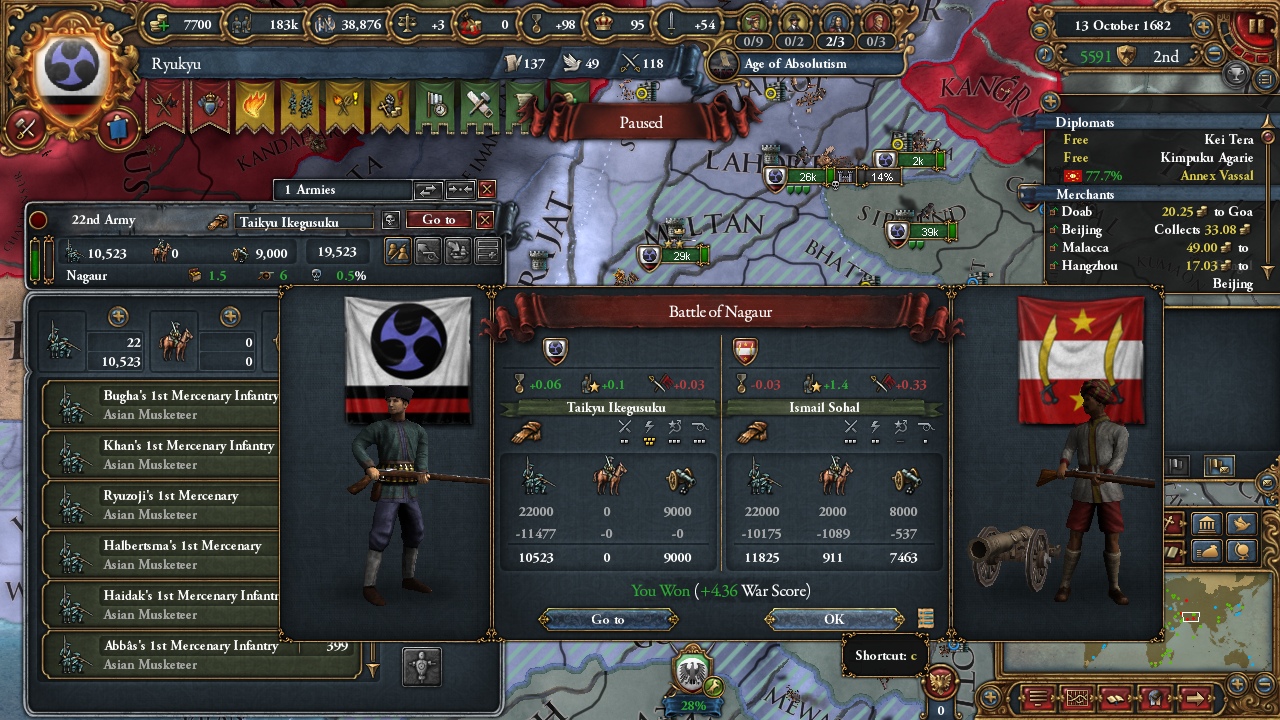Click Go to in the Battle of Nagaur window
Viewport: 1280px width, 720px height.
(607, 620)
